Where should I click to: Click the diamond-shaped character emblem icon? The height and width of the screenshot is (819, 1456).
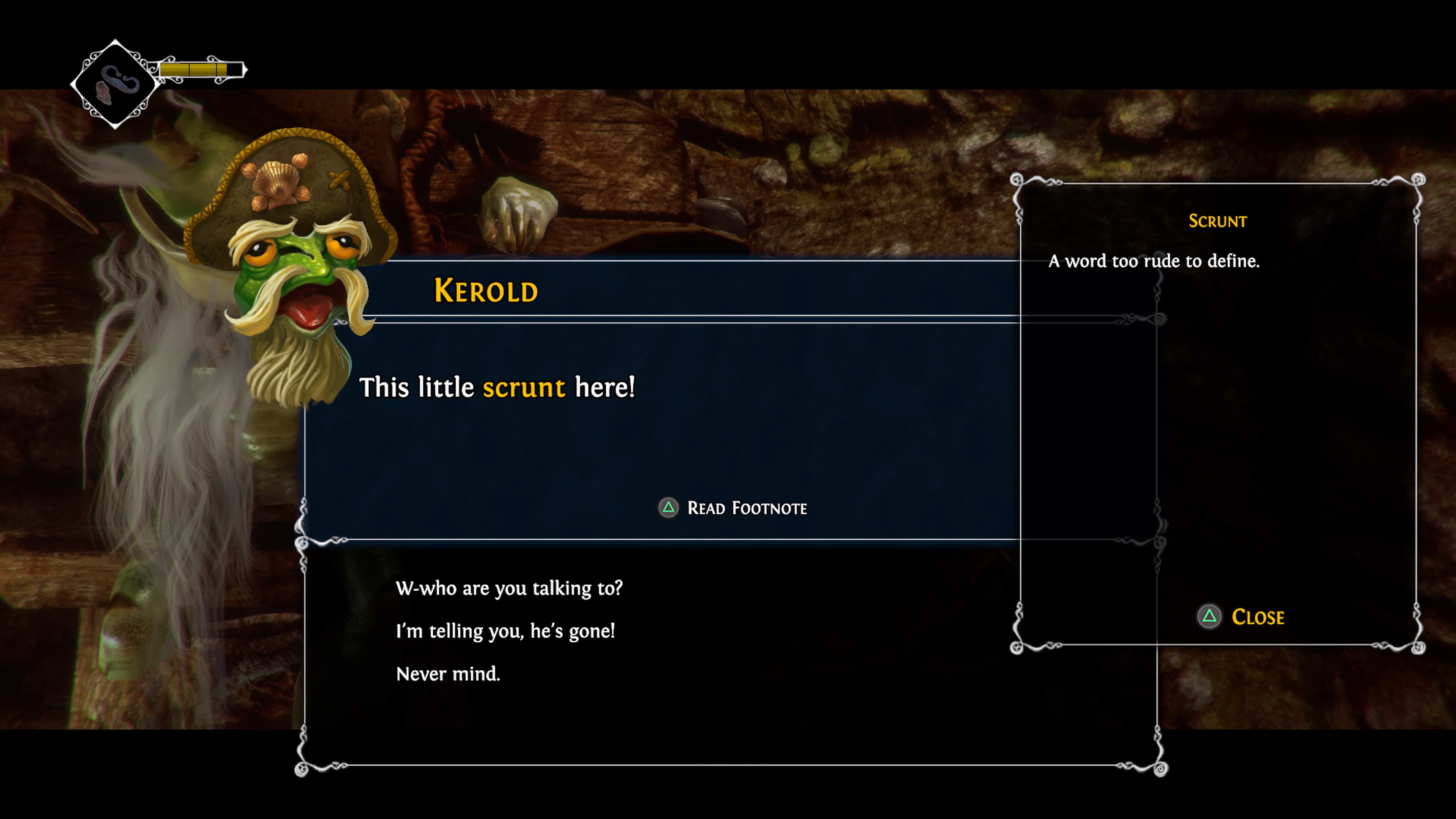tap(115, 84)
